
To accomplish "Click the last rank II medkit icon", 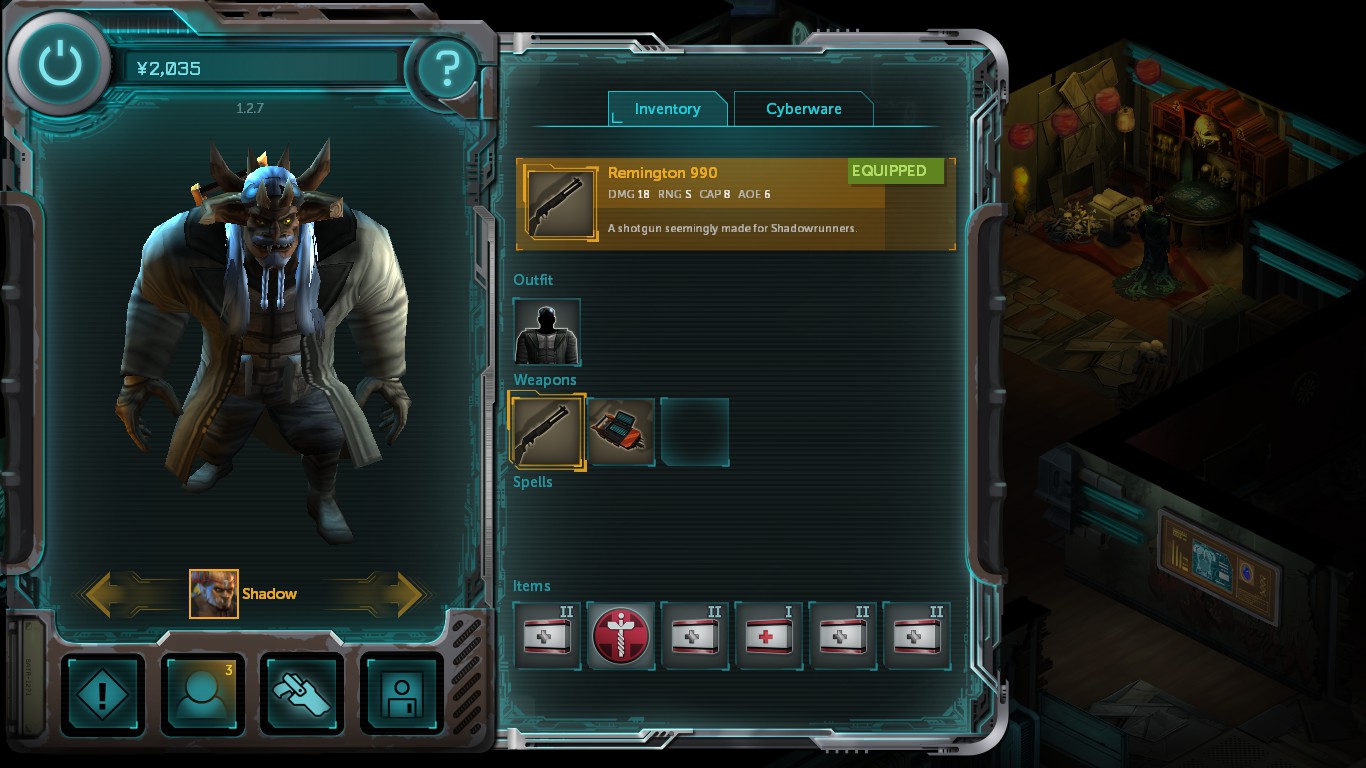I will [917, 635].
